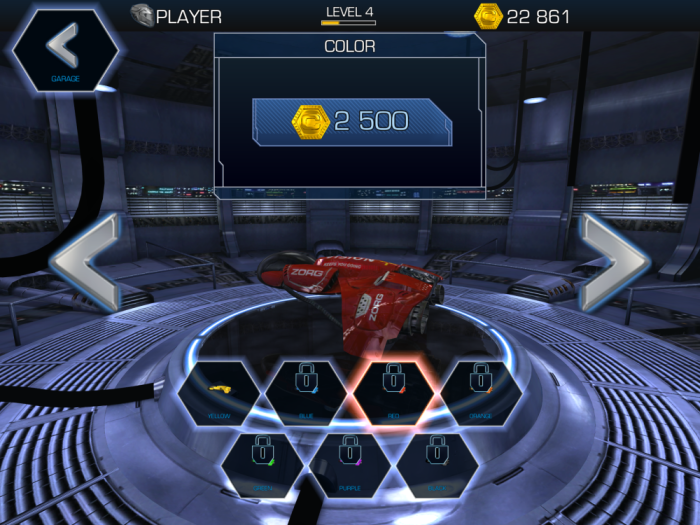Choose the locked Blue color
700x525 pixels.
coord(306,393)
